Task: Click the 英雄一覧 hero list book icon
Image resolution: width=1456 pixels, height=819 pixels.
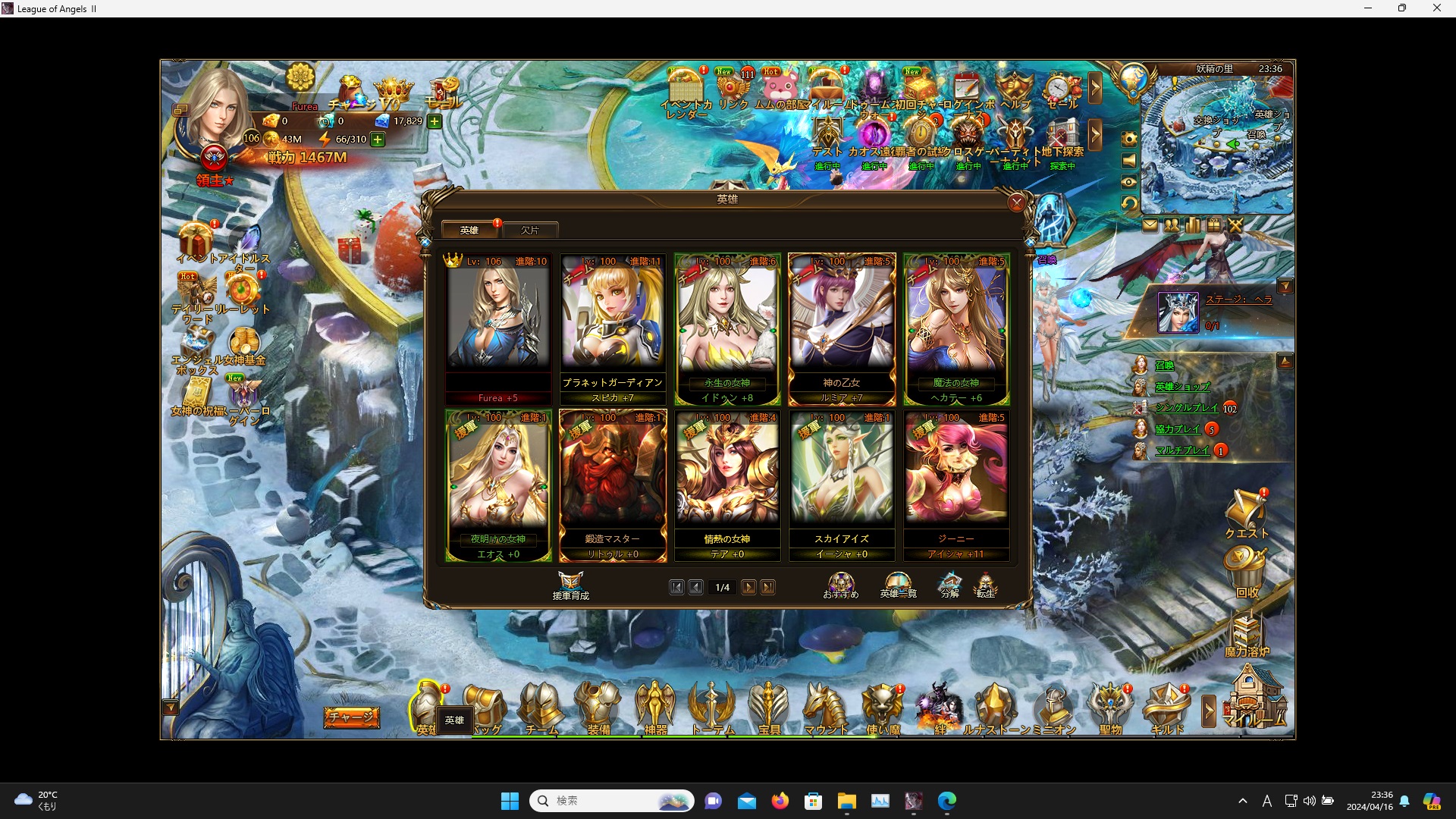Action: (900, 582)
